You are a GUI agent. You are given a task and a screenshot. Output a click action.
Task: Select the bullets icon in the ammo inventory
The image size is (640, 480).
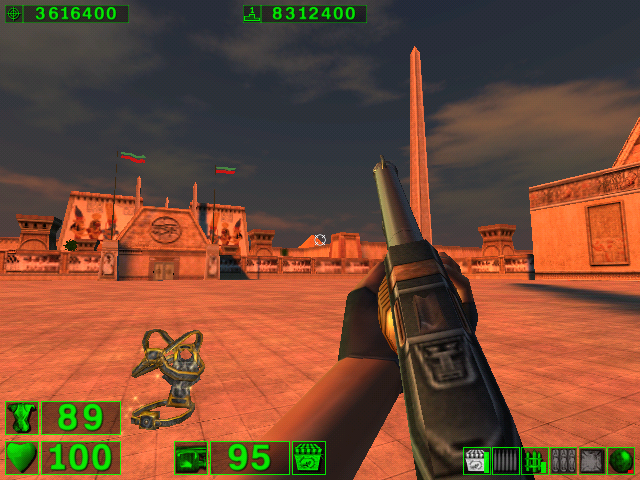point(506,461)
